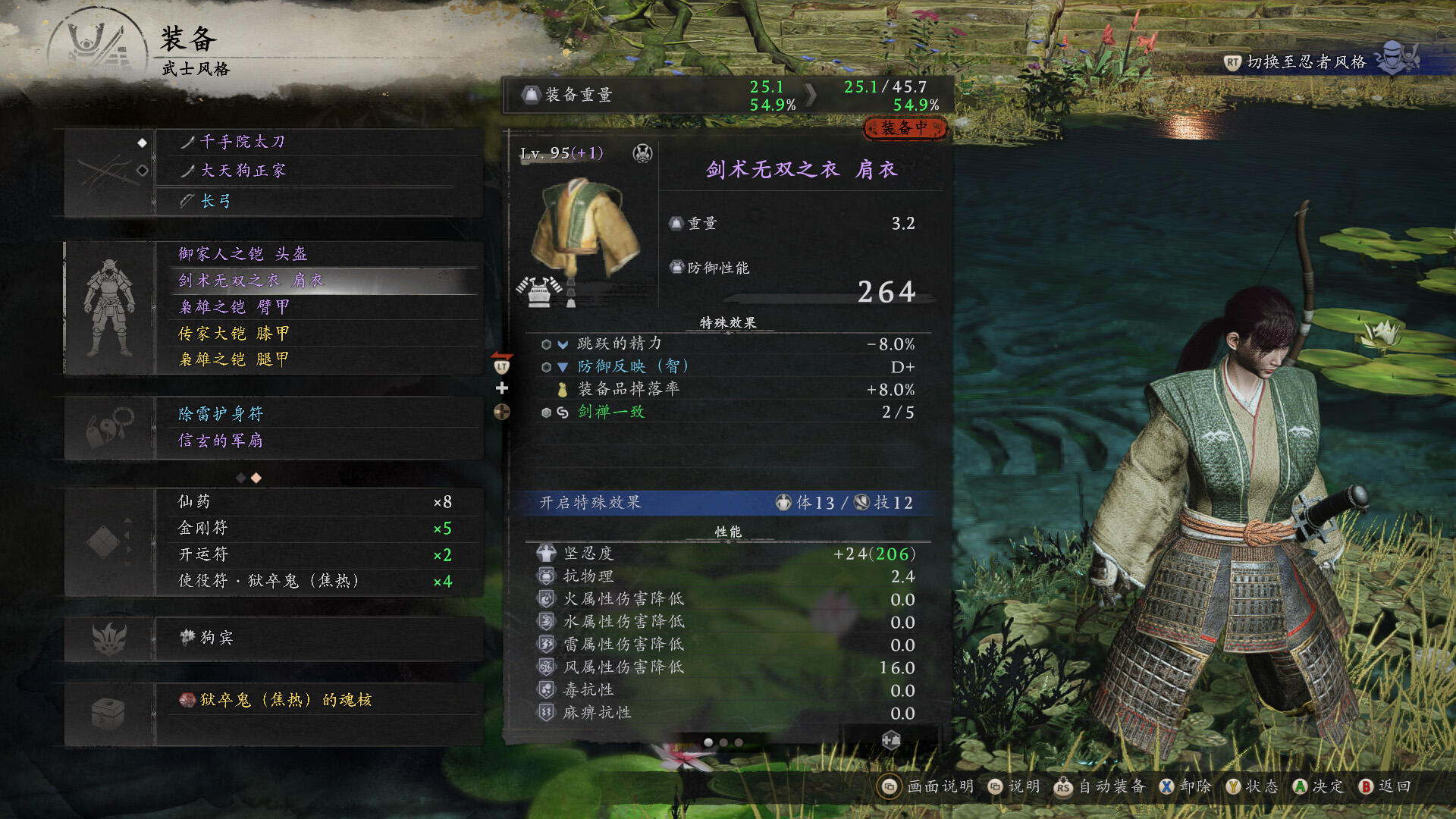1456x819 pixels.
Task: Switch to the 忍者风格 style
Action: click(1306, 62)
